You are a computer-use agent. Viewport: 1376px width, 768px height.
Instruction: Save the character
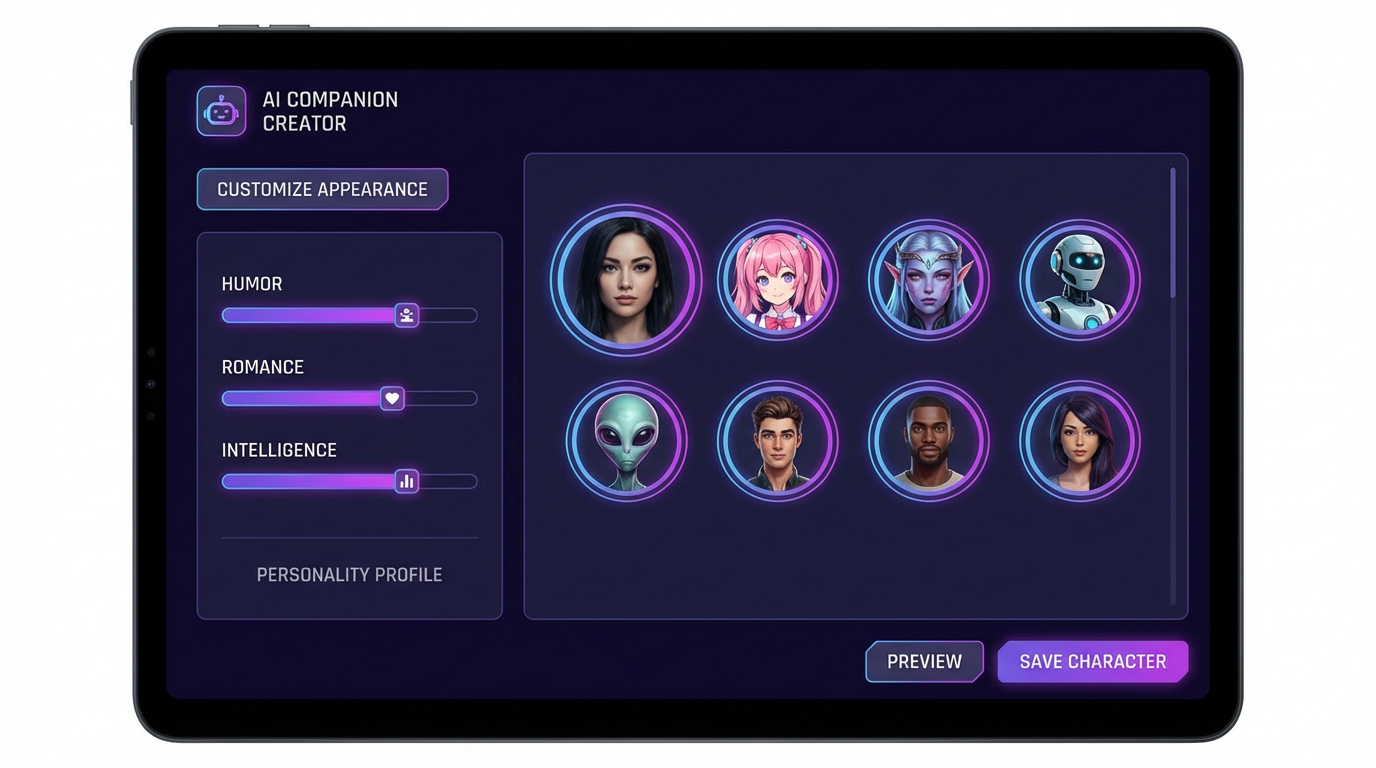[x=1092, y=661]
